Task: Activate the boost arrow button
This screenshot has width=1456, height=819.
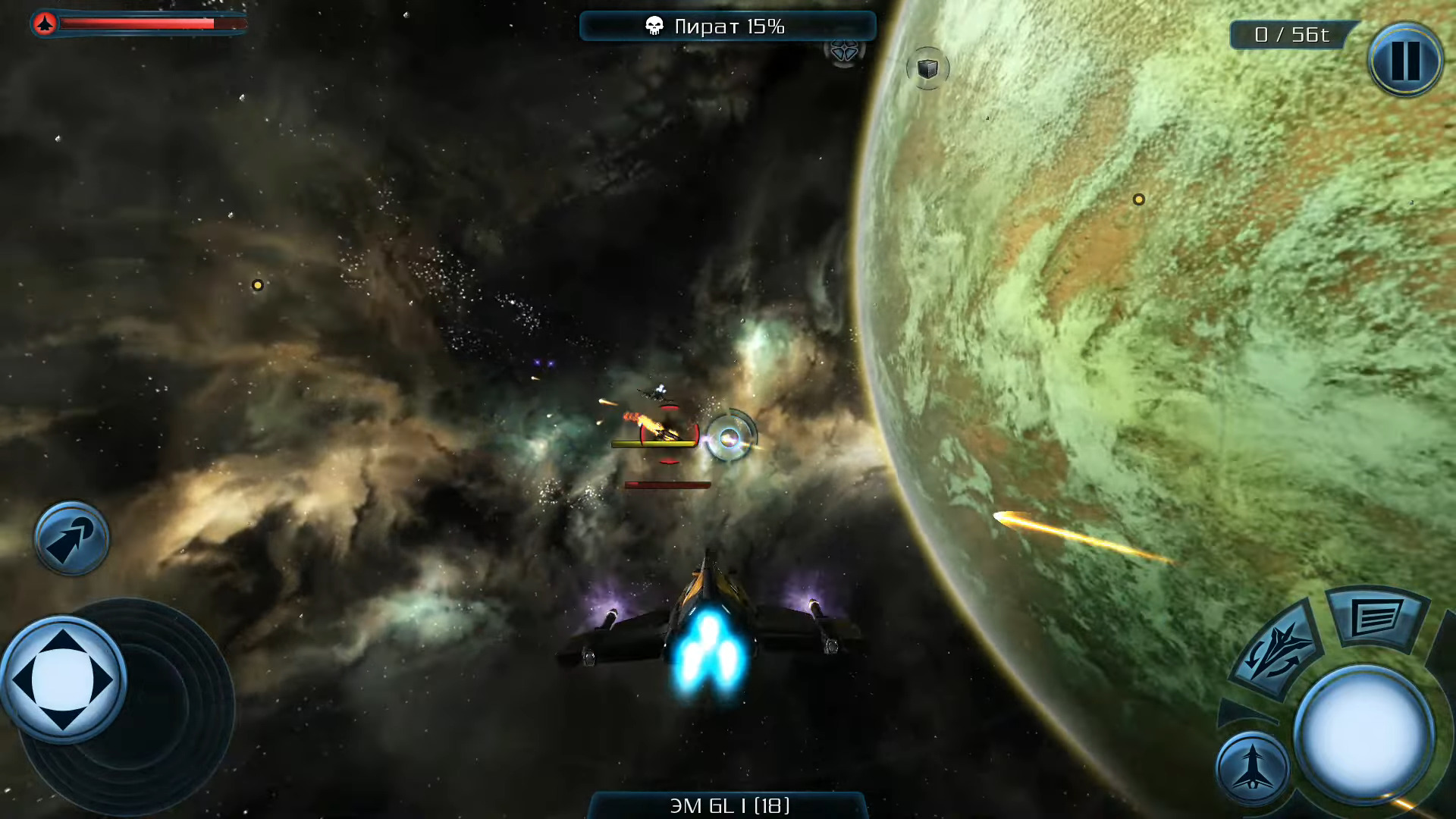Action: (x=71, y=538)
